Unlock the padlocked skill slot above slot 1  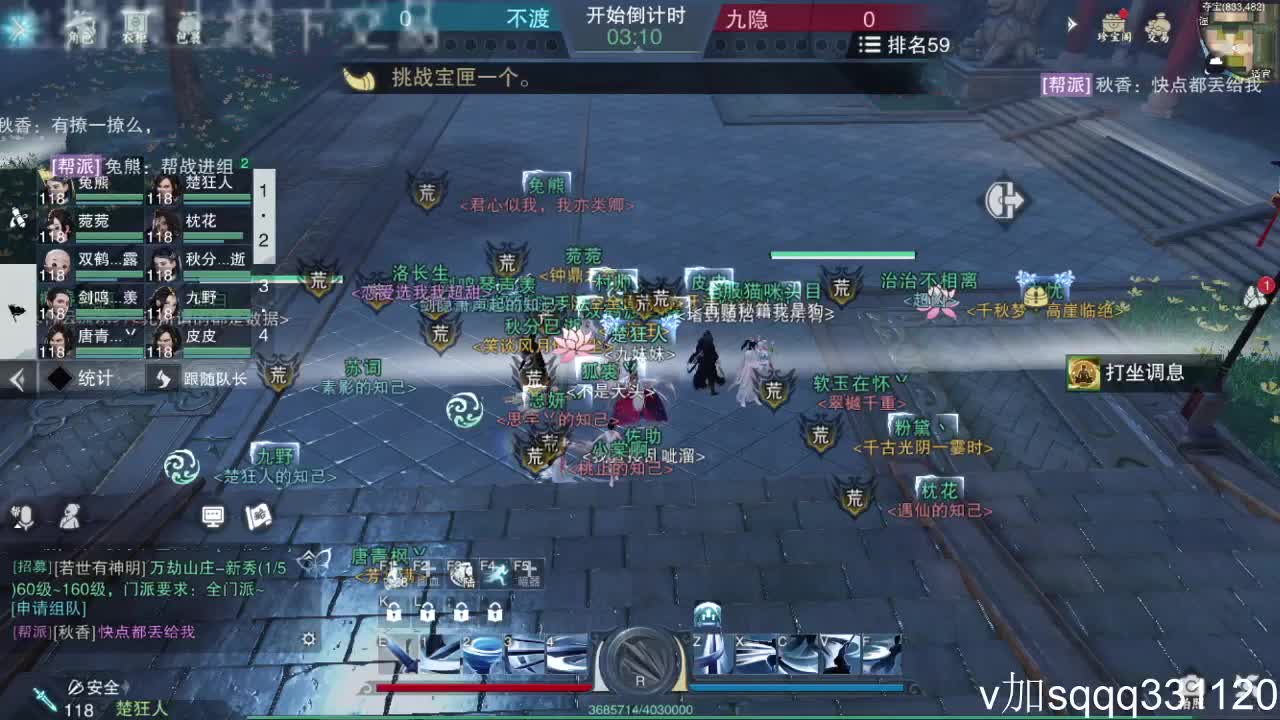tap(426, 613)
